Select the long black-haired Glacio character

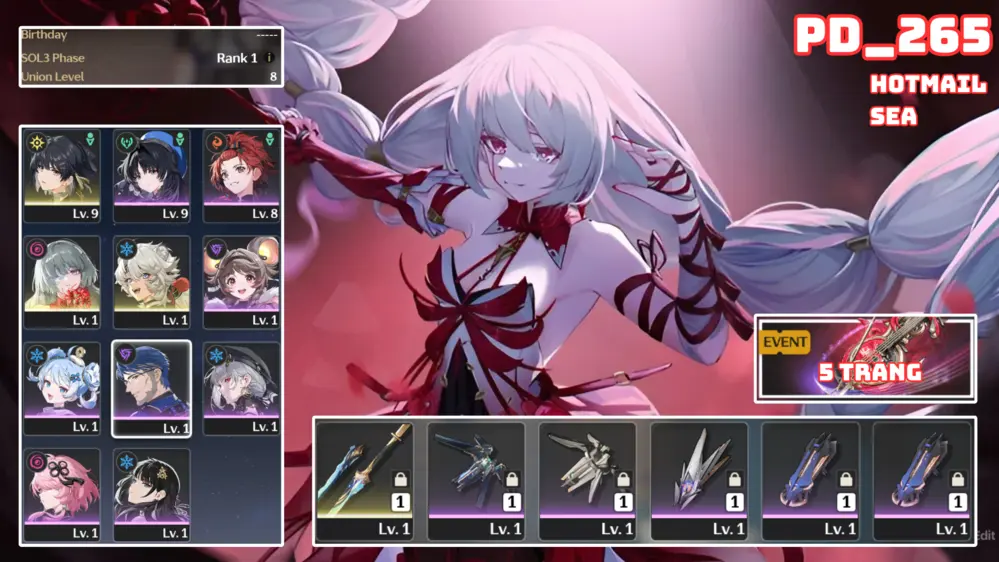coord(151,495)
